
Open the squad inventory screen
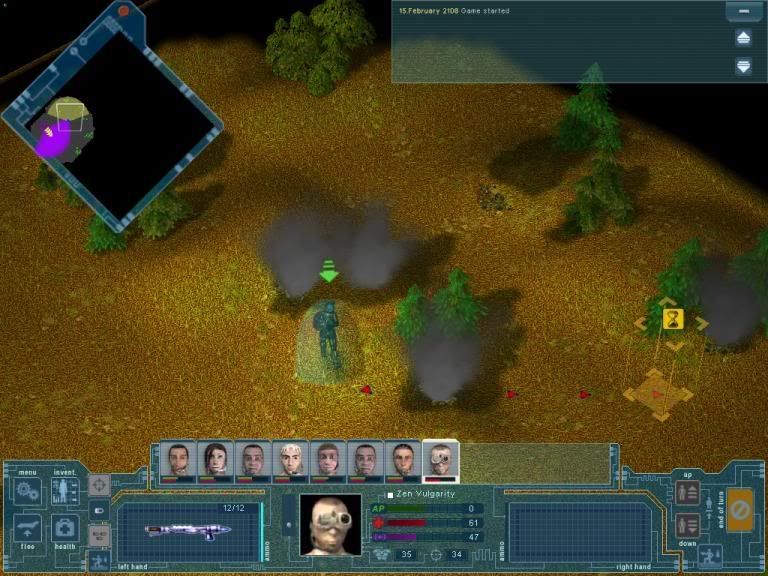(x=65, y=491)
